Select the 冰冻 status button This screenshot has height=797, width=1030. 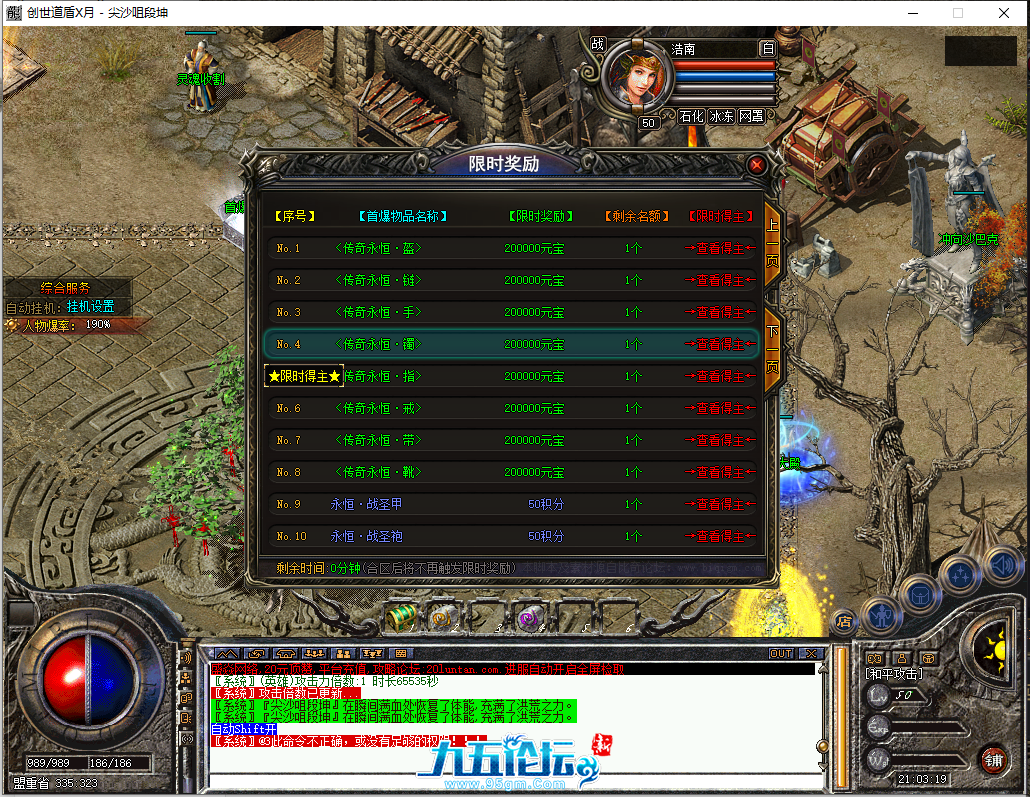click(x=721, y=116)
